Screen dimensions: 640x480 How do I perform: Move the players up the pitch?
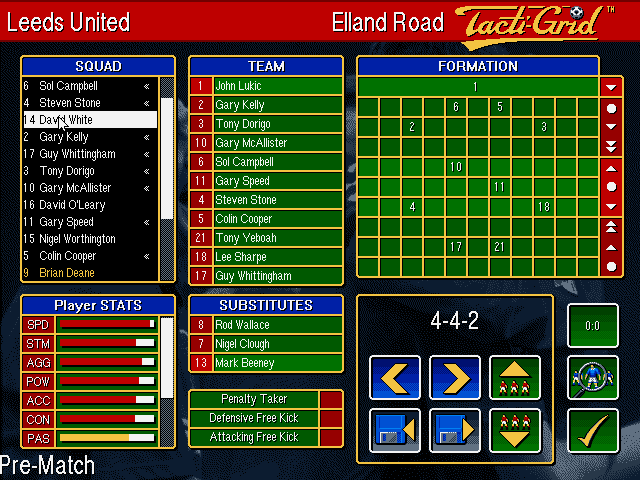(515, 378)
